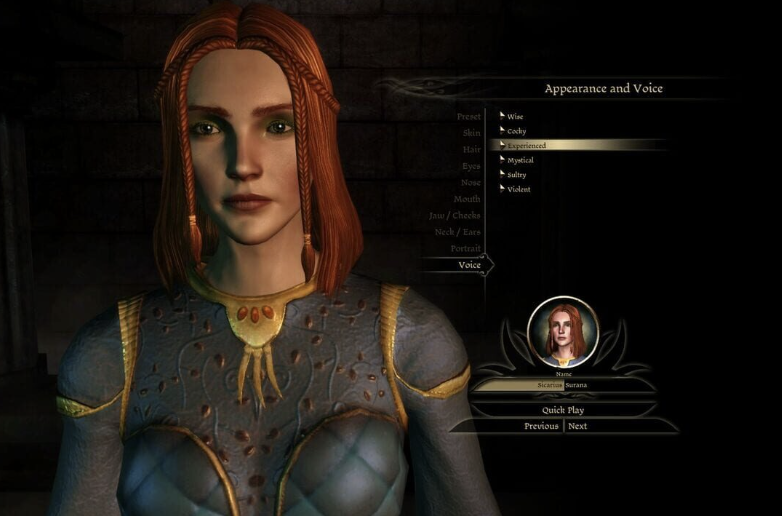Choose the Cocky voice
Image resolution: width=782 pixels, height=516 pixels.
click(516, 131)
